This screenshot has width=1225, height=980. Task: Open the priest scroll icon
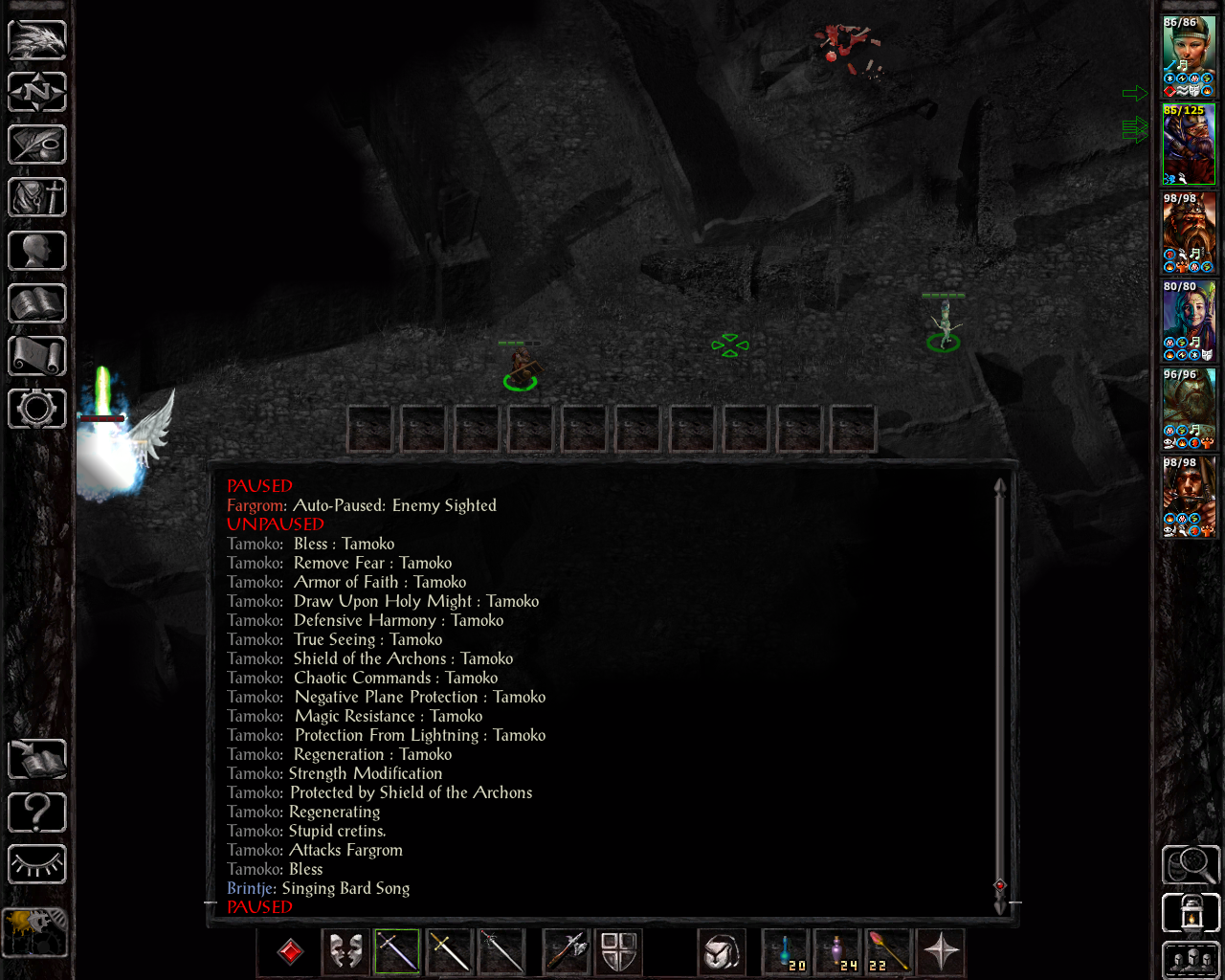[x=37, y=356]
